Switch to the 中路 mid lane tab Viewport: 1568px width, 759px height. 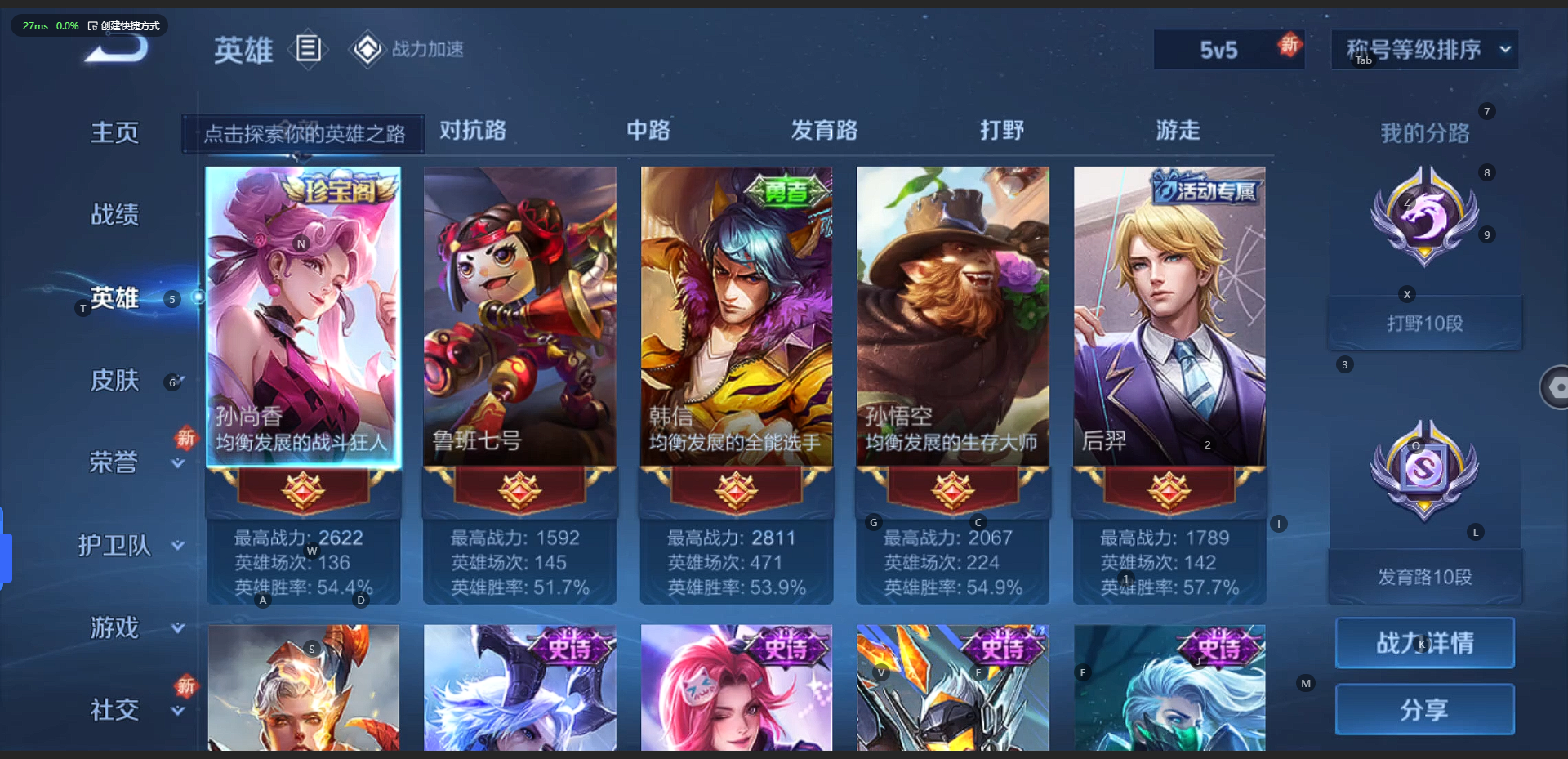point(648,131)
